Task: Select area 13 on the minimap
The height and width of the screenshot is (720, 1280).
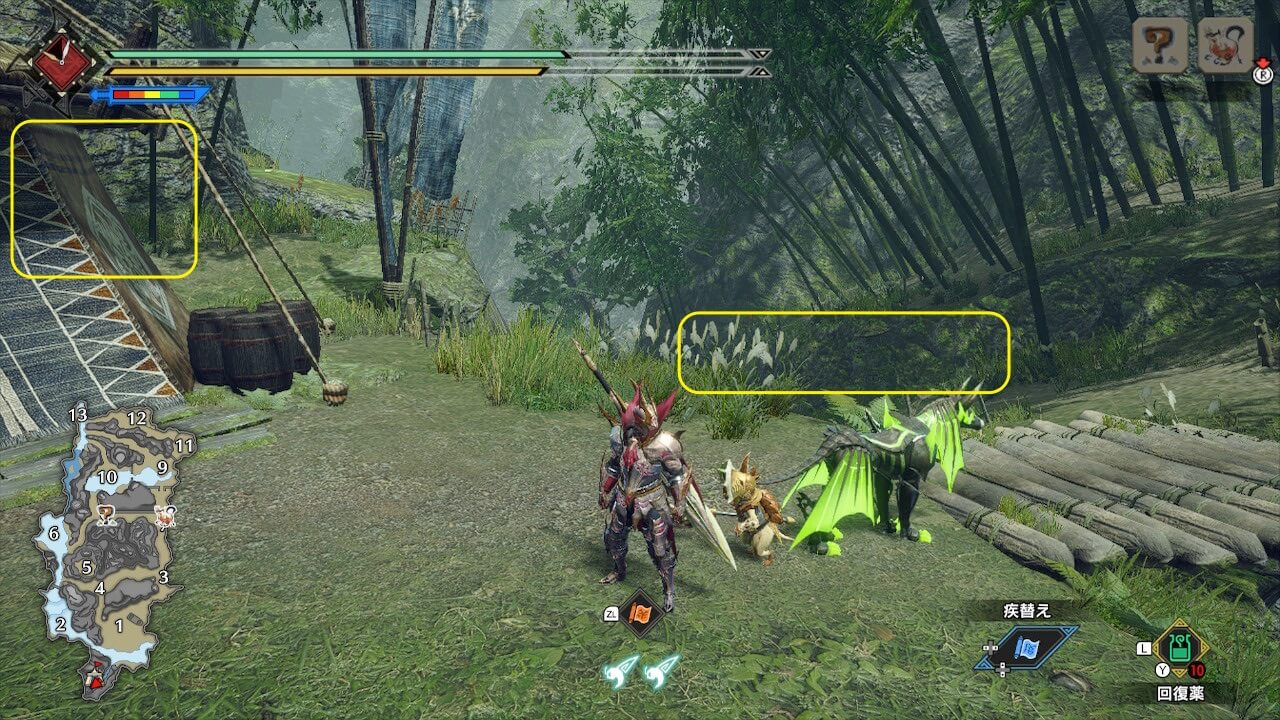Action: (78, 415)
